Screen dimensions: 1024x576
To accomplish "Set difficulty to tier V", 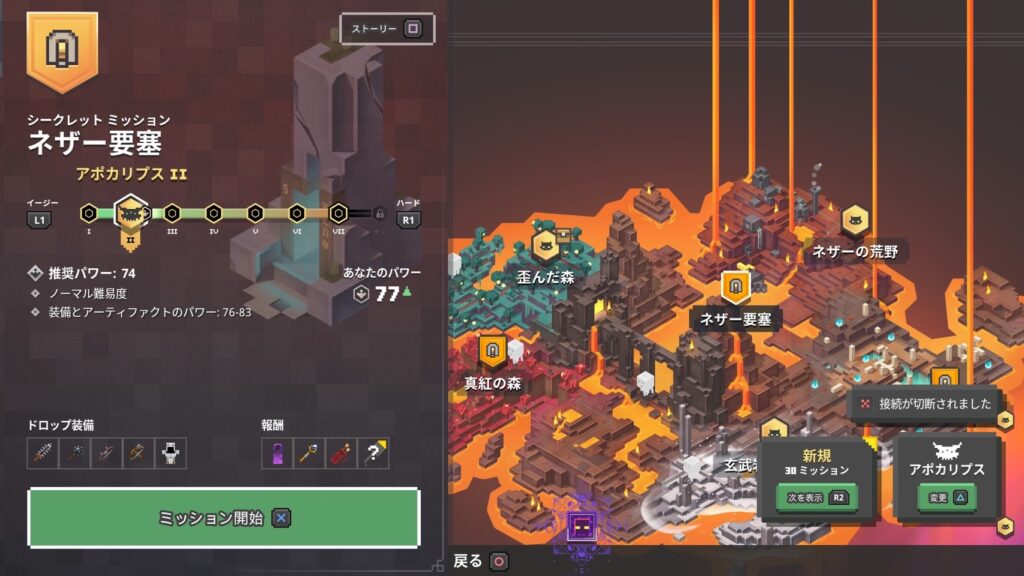I will [x=255, y=213].
